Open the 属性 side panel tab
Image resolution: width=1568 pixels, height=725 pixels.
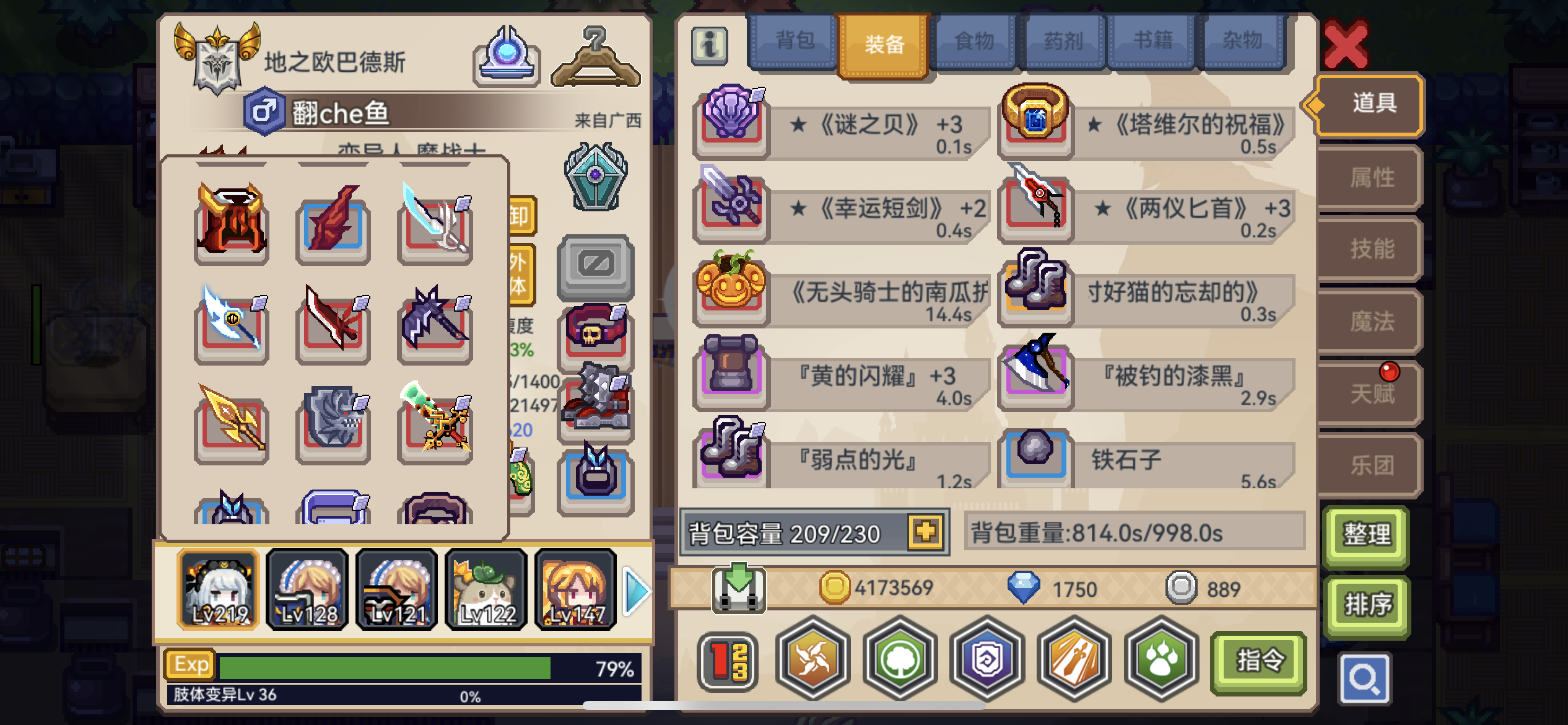tap(1370, 177)
